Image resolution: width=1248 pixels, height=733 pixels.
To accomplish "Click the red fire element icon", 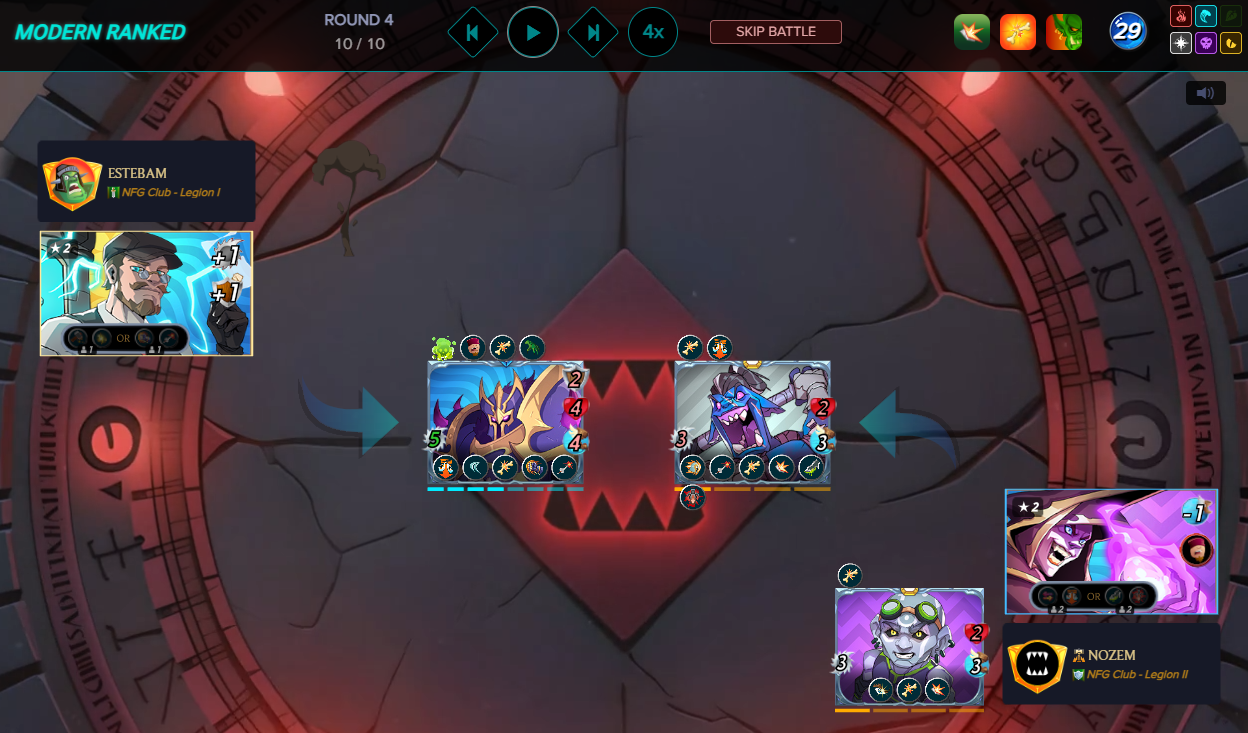I will click(1180, 17).
